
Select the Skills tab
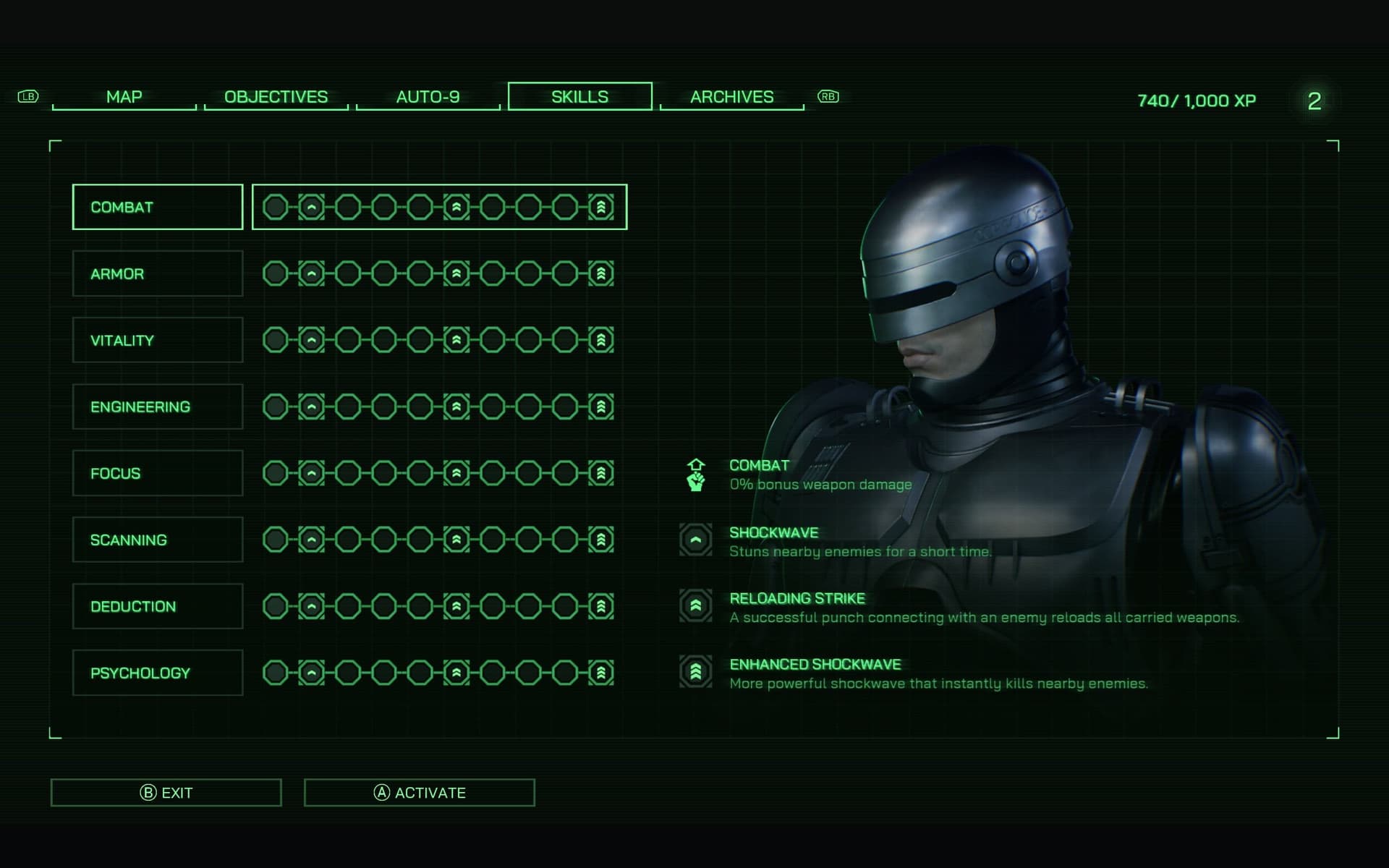pos(579,97)
